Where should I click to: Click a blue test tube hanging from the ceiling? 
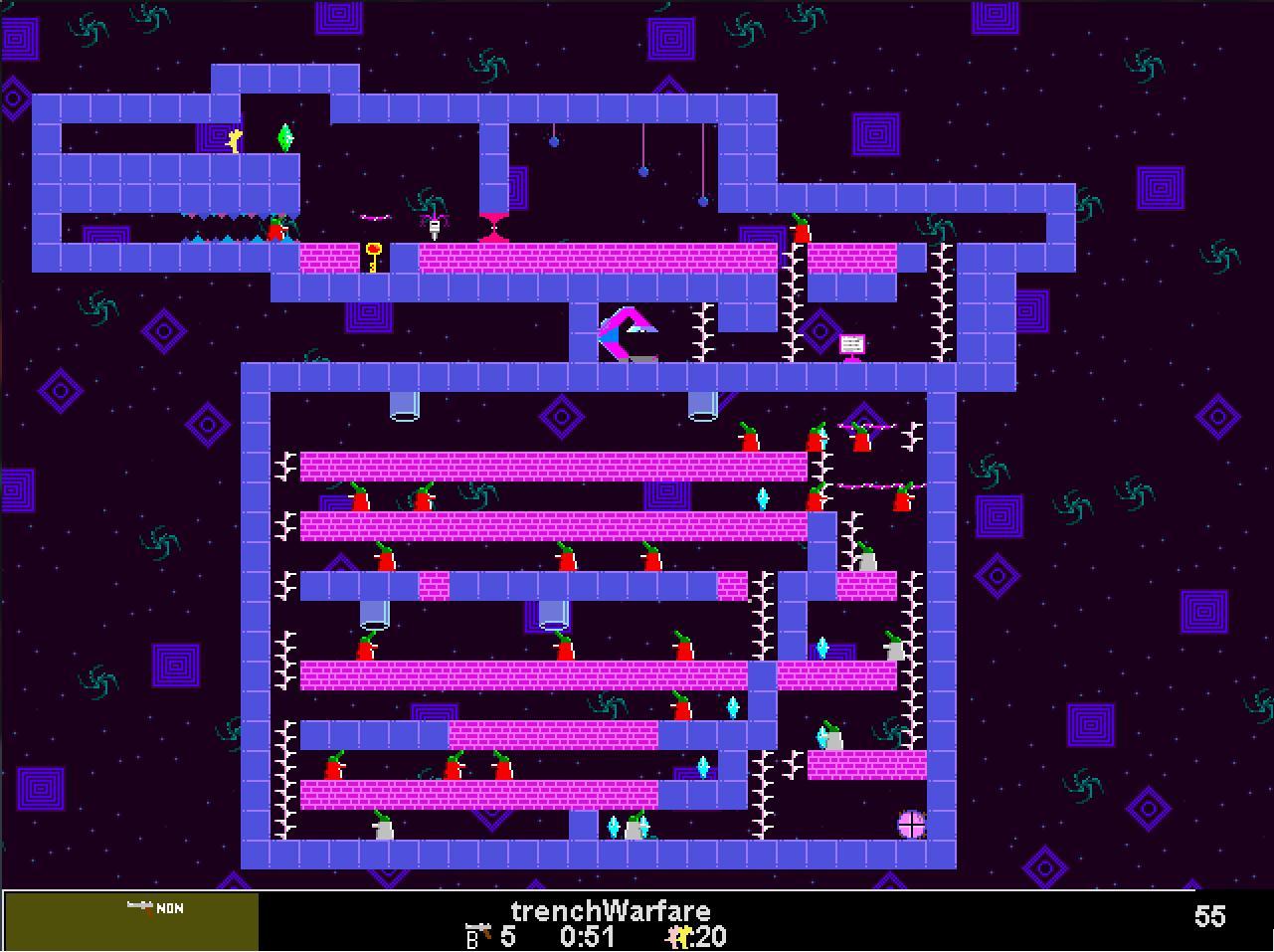403,406
